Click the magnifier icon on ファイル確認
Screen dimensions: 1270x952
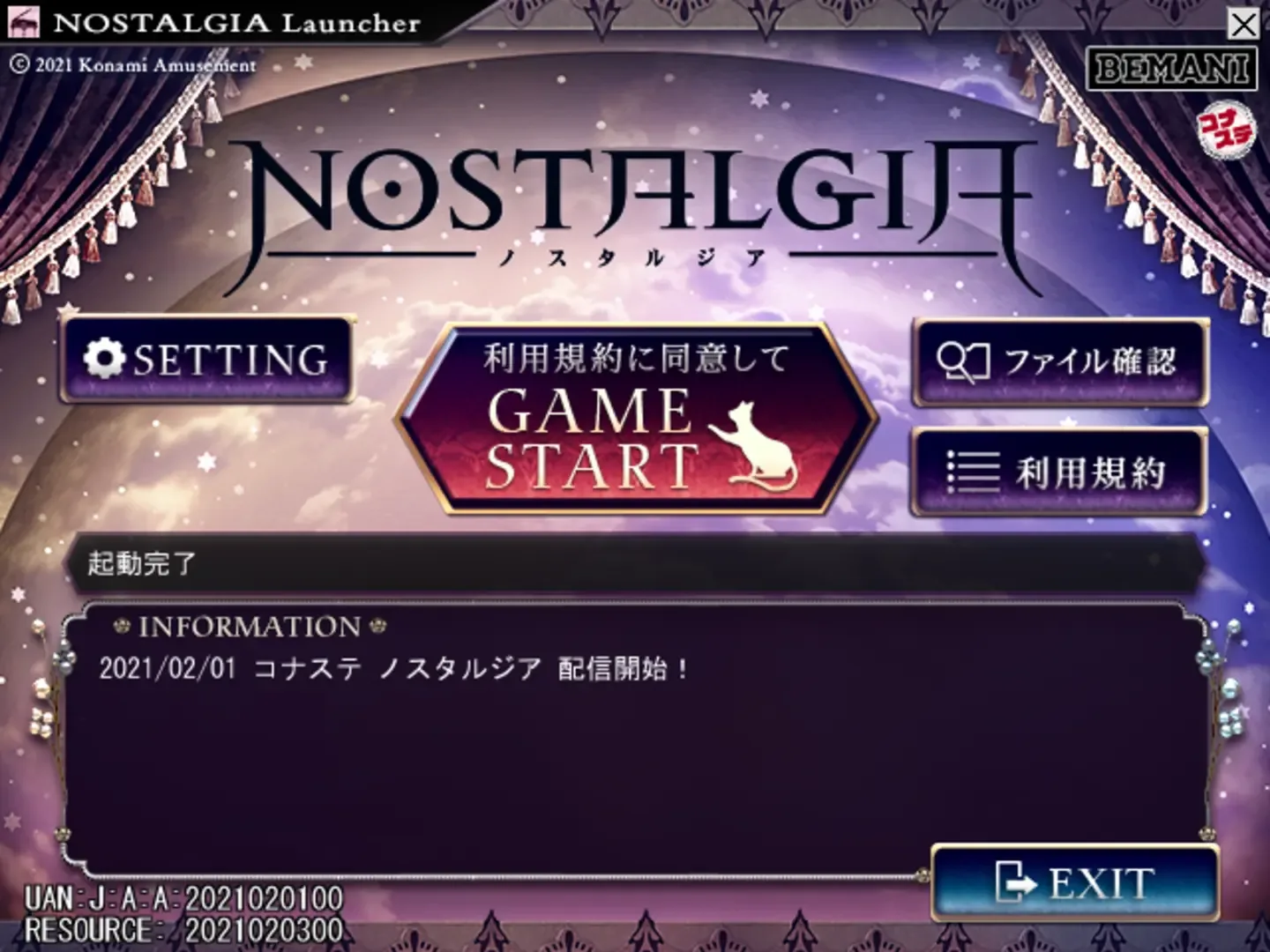(963, 361)
